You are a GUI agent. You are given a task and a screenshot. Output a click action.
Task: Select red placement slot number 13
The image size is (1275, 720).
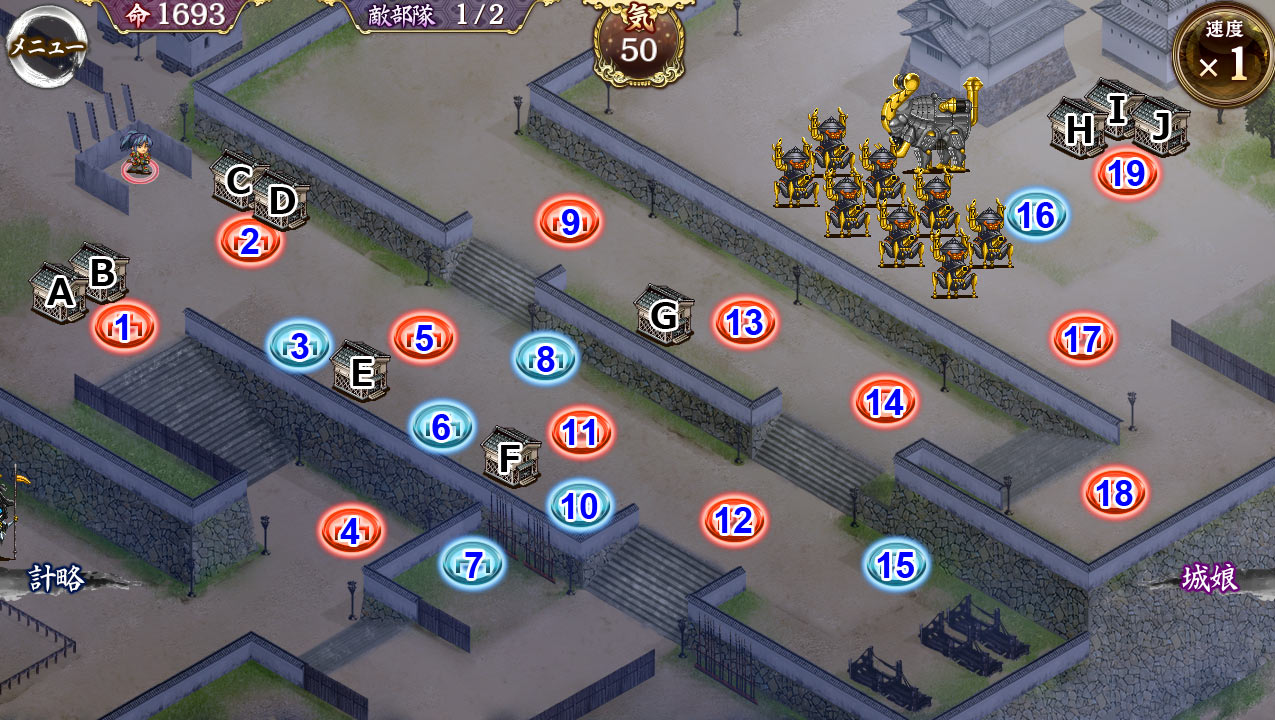point(745,322)
